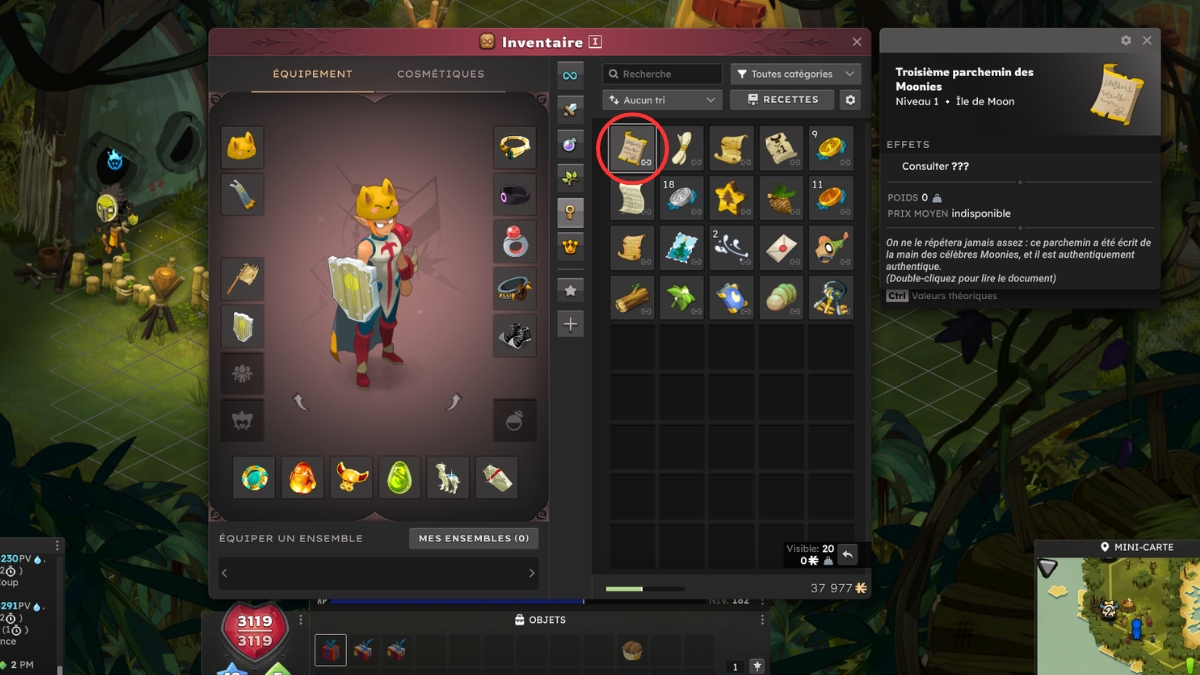Viewport: 1200px width, 675px height.
Task: Choose the red gem ring slot
Action: pyautogui.click(x=514, y=241)
